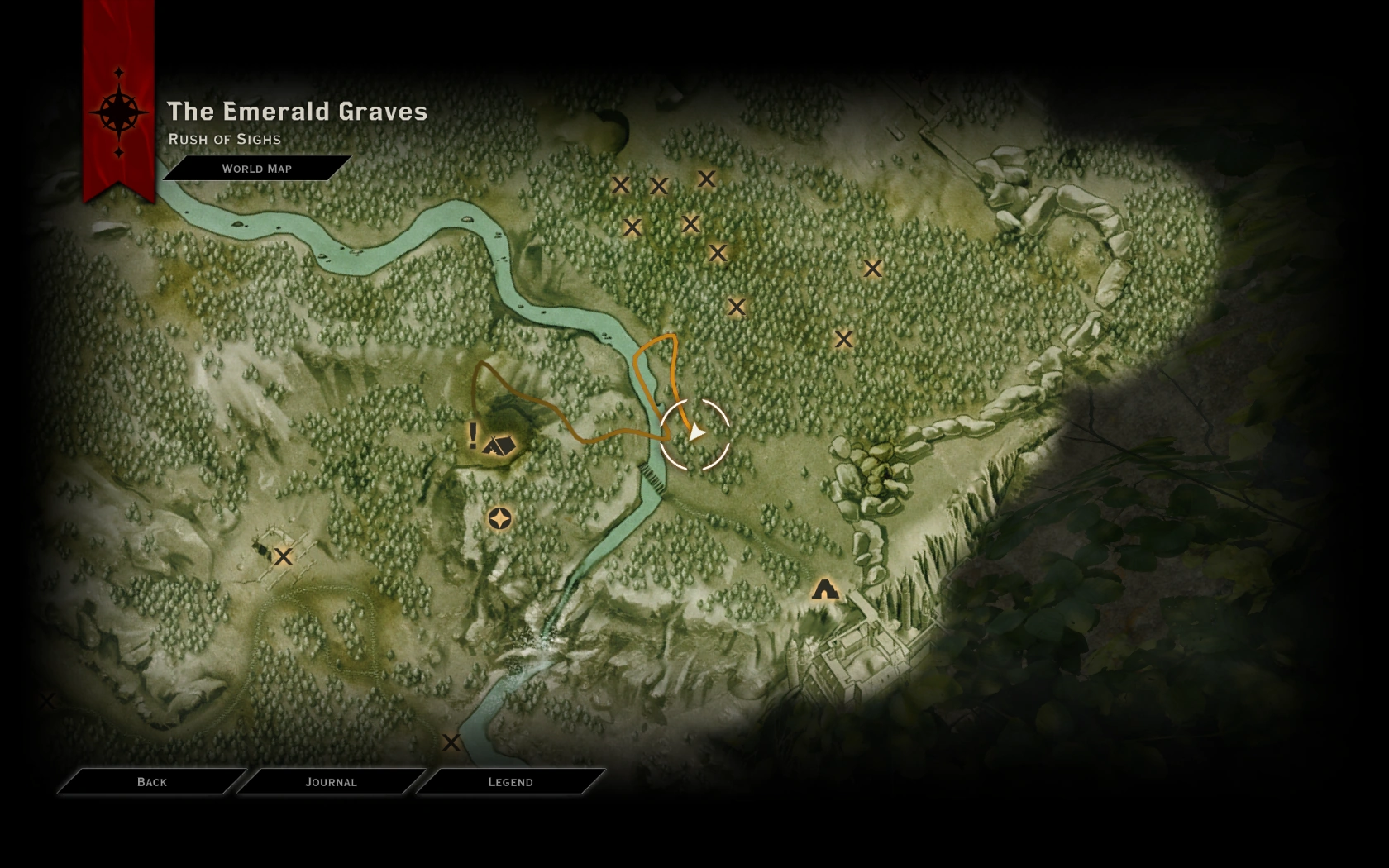The width and height of the screenshot is (1389, 868).
Task: Click the stone bridge crossing the river
Action: coord(650,477)
